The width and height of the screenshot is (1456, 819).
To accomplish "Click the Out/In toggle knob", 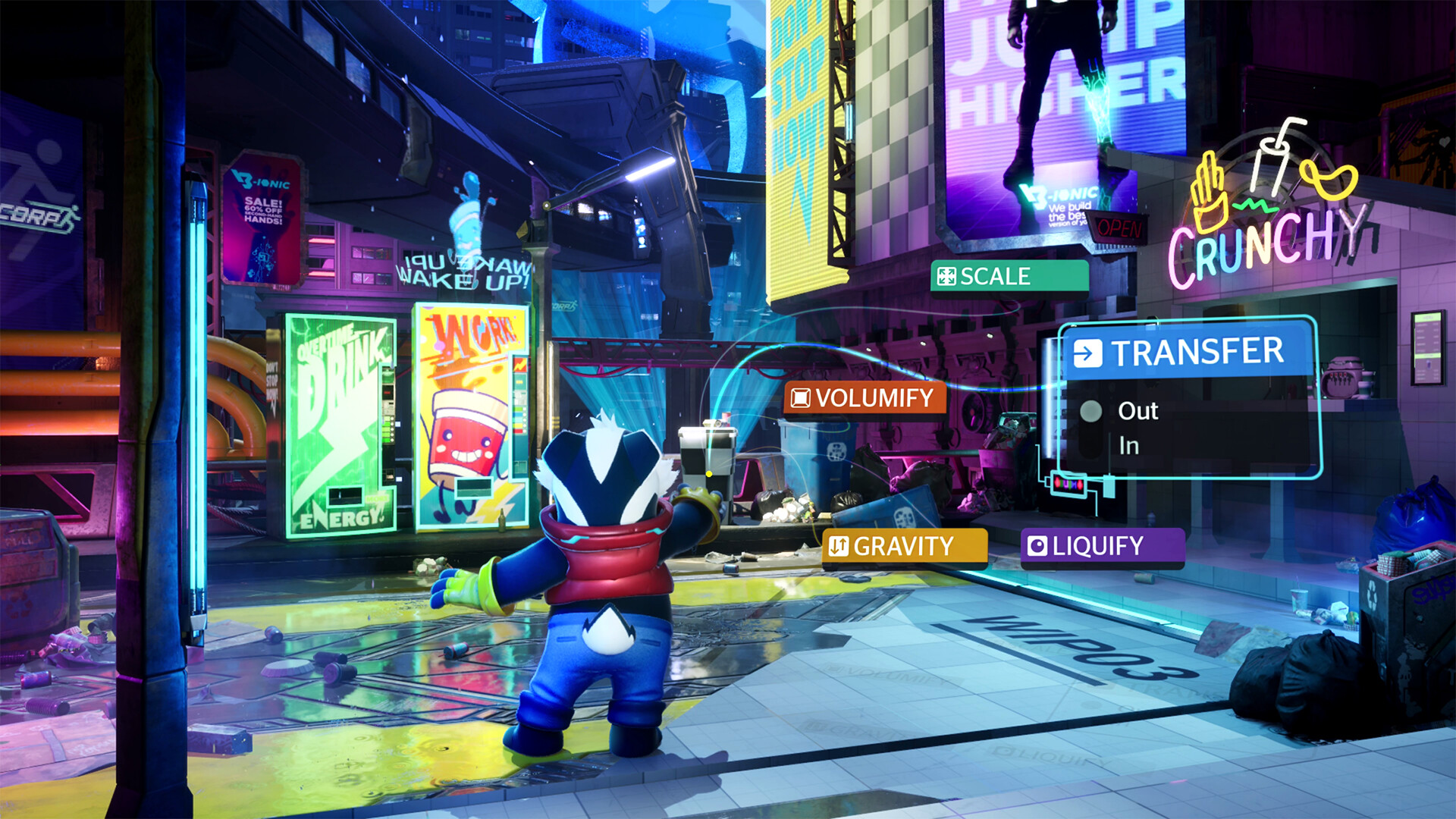I will pyautogui.click(x=1093, y=411).
